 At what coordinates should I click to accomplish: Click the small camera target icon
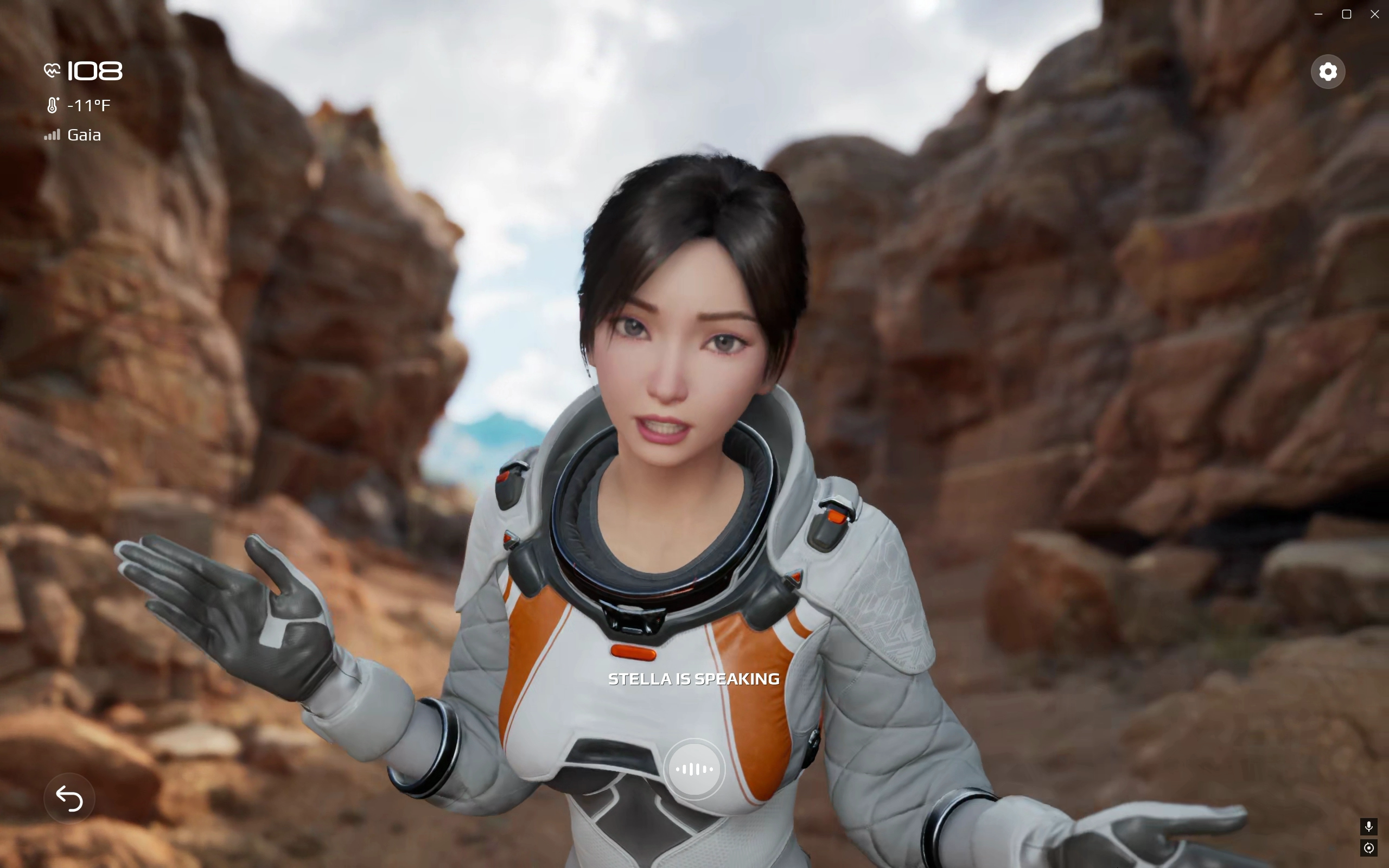point(1369,848)
